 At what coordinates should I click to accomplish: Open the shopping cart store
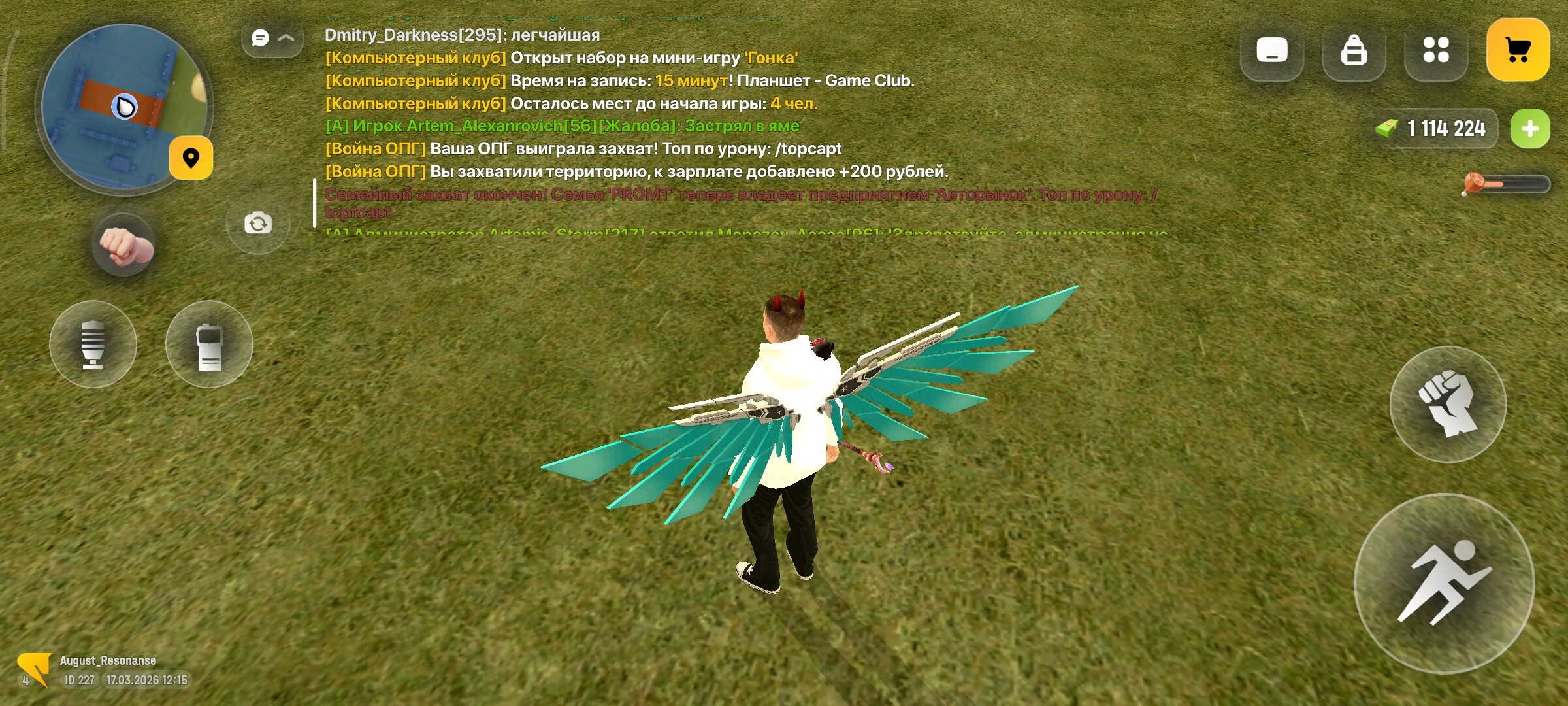coord(1520,49)
